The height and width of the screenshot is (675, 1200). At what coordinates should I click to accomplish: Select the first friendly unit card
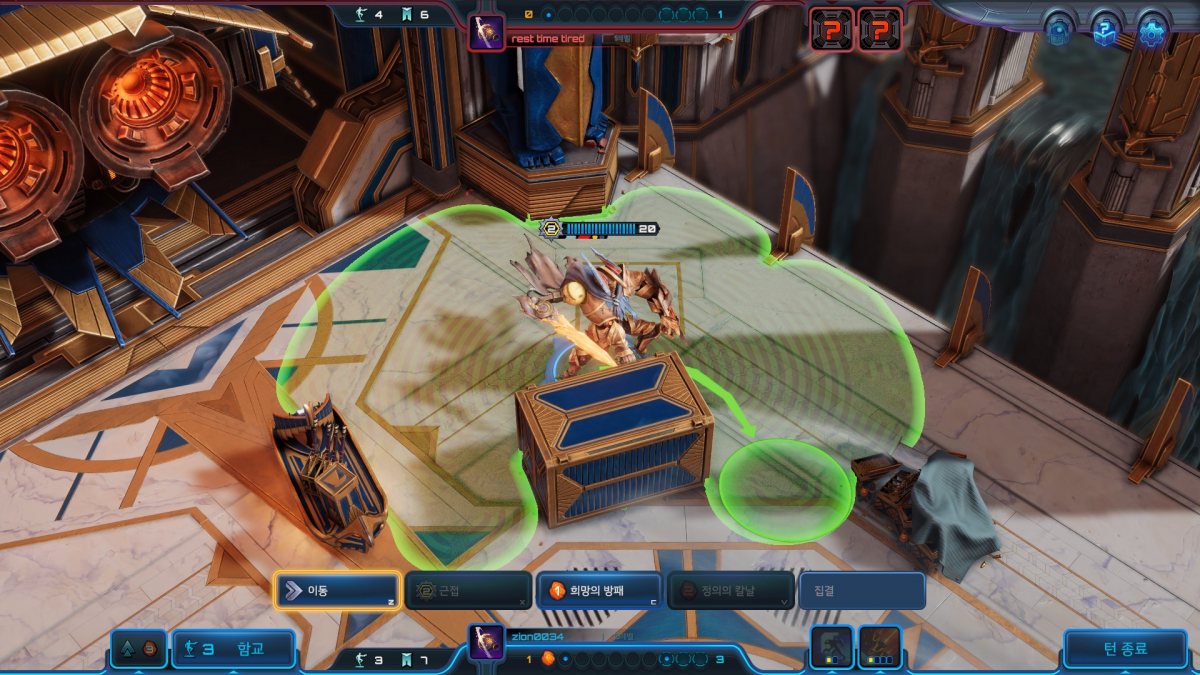click(832, 646)
